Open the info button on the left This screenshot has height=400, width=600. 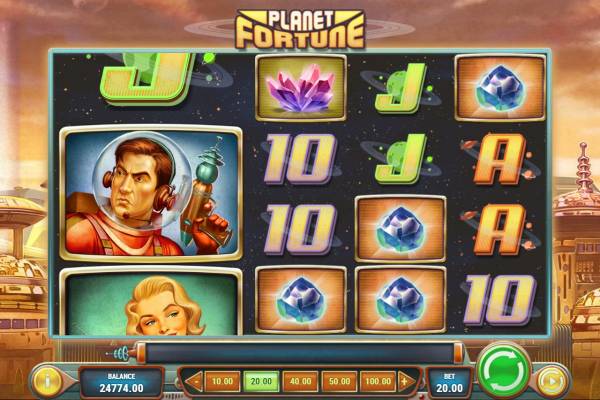[x=45, y=380]
